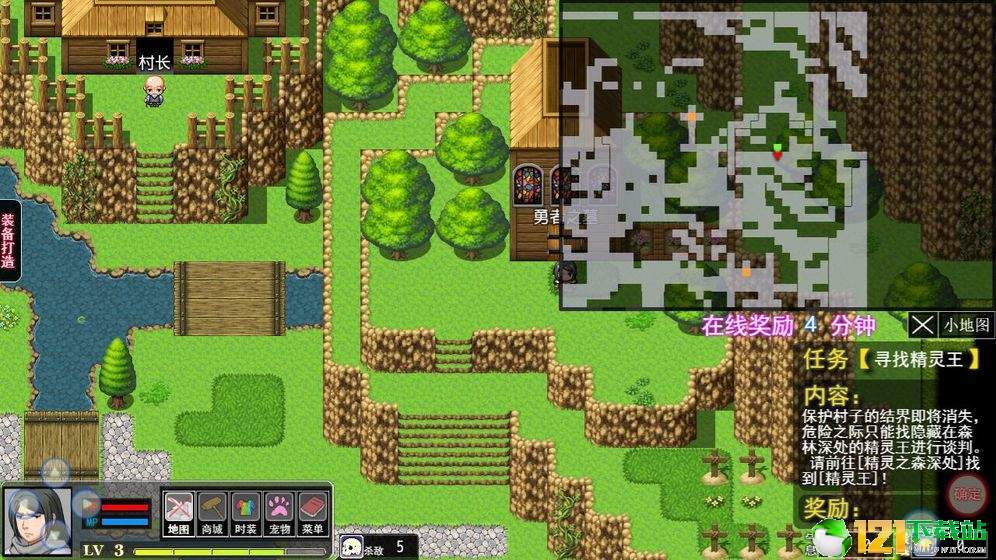Open the 装备打造 equipment crafting tab
Screen dimensions: 996x560
pos(8,242)
